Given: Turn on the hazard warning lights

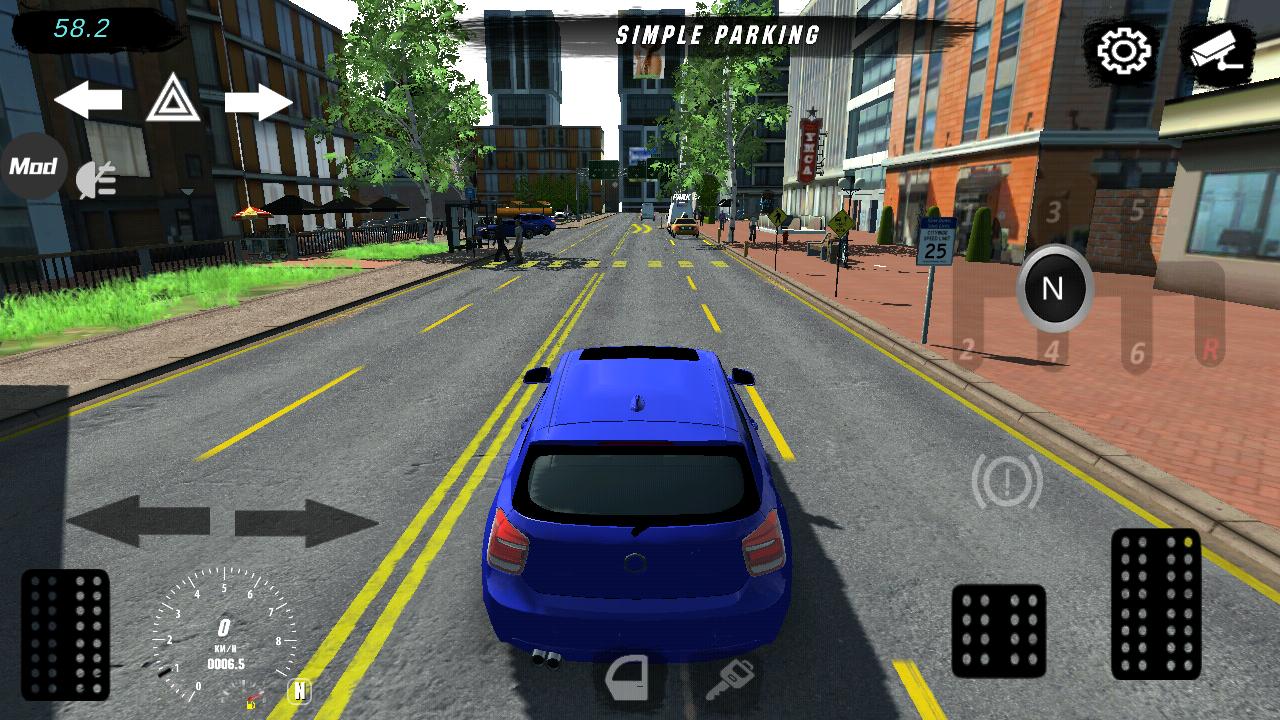Looking at the screenshot, I should (173, 98).
